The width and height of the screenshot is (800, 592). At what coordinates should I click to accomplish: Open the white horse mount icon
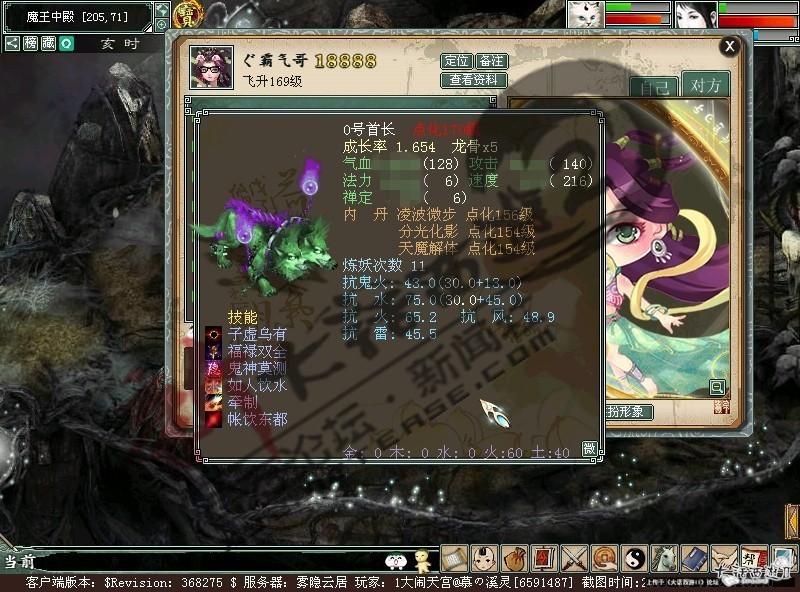pos(664,557)
